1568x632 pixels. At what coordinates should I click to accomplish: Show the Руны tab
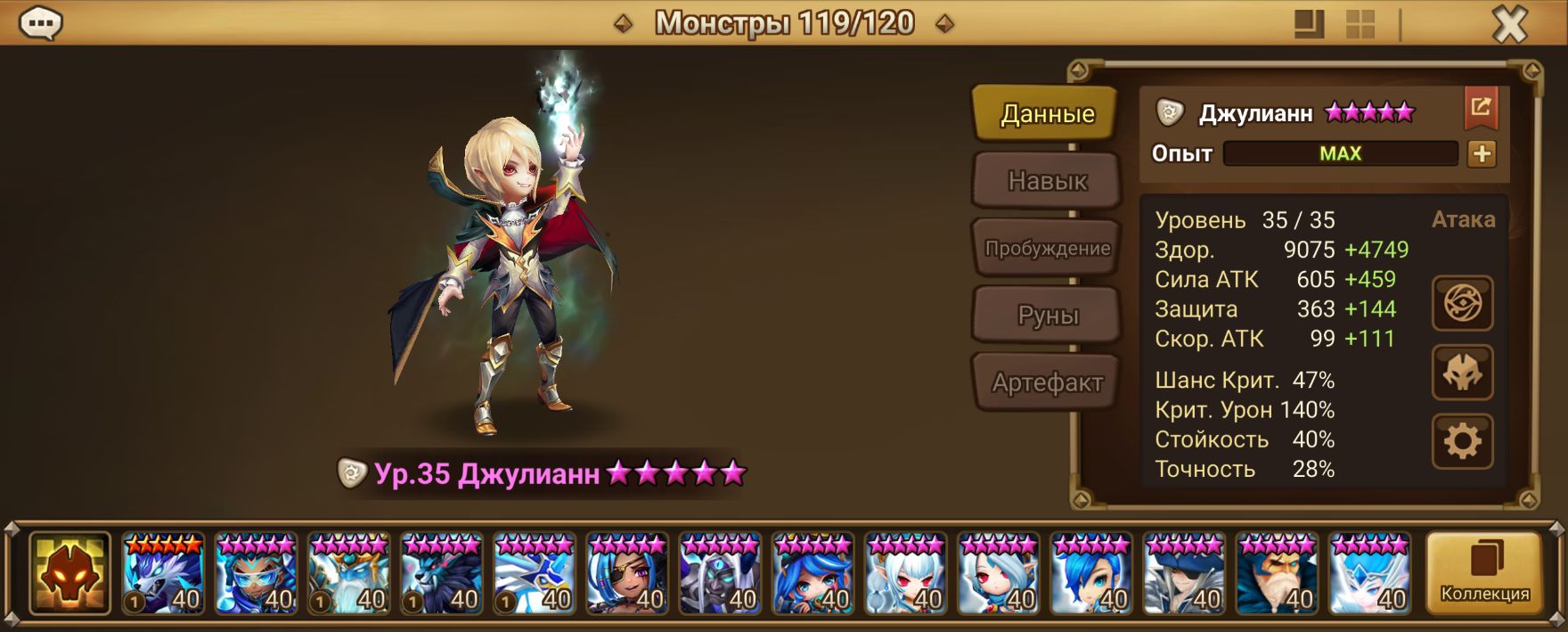pyautogui.click(x=1046, y=316)
